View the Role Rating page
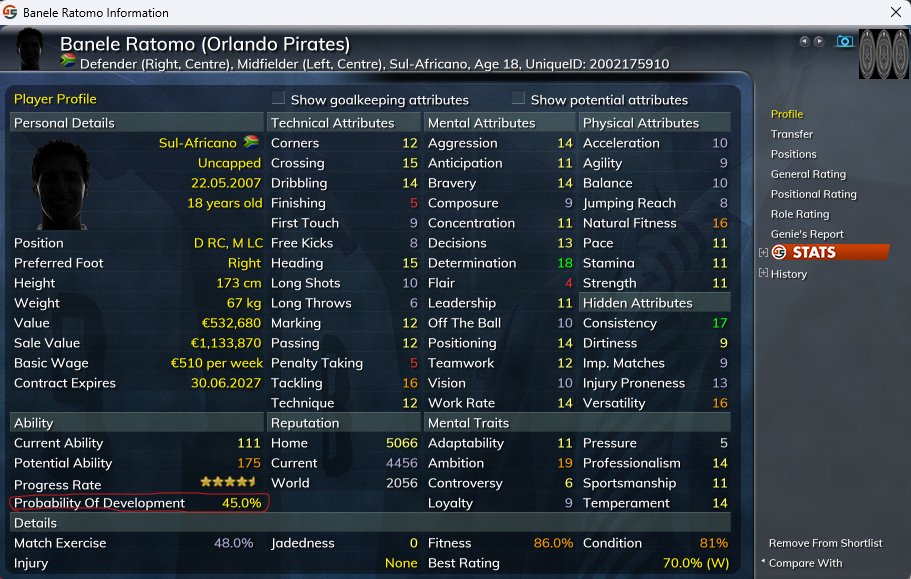This screenshot has width=911, height=579. coord(800,214)
